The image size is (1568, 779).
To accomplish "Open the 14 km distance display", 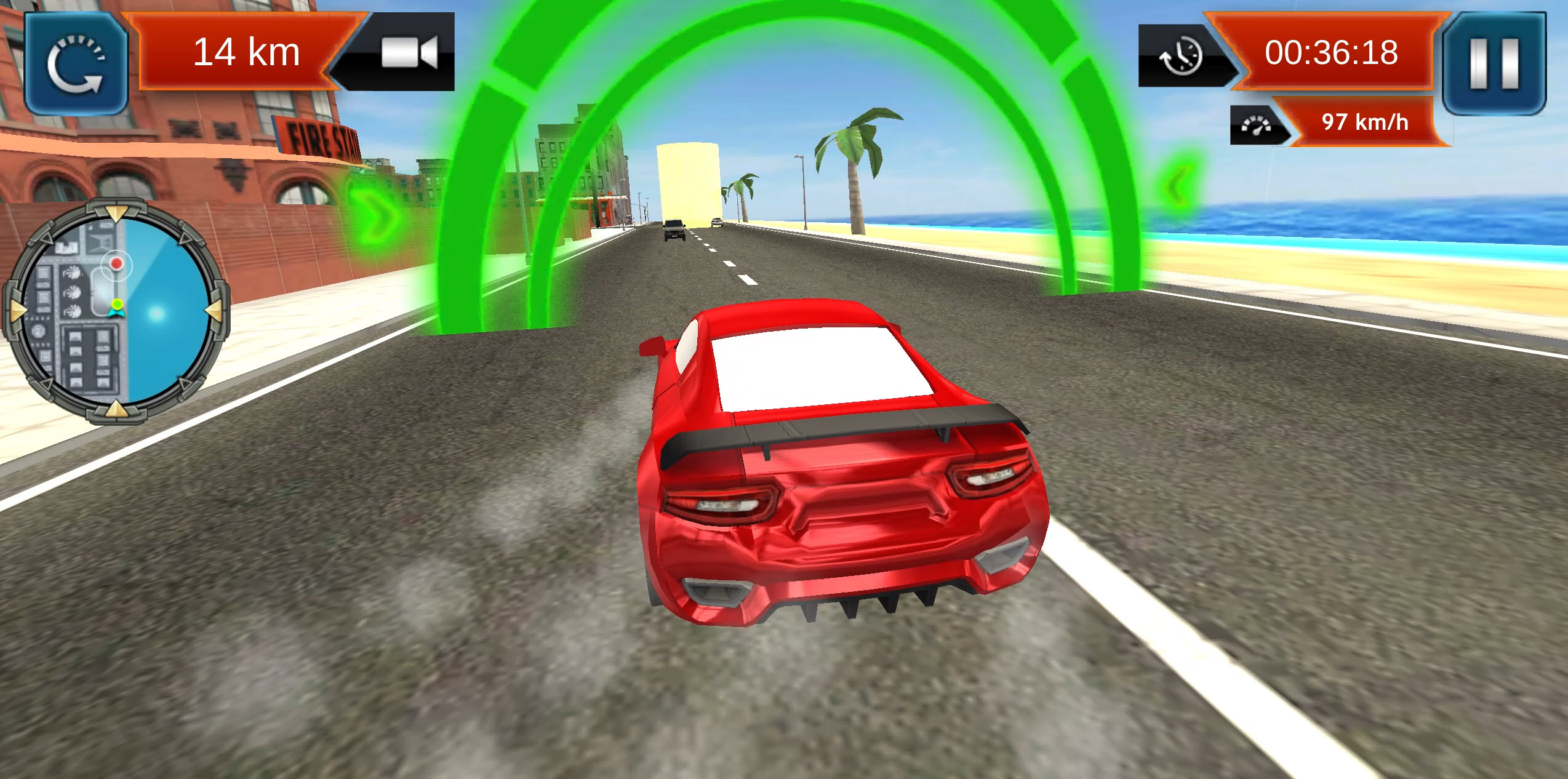I will (246, 52).
